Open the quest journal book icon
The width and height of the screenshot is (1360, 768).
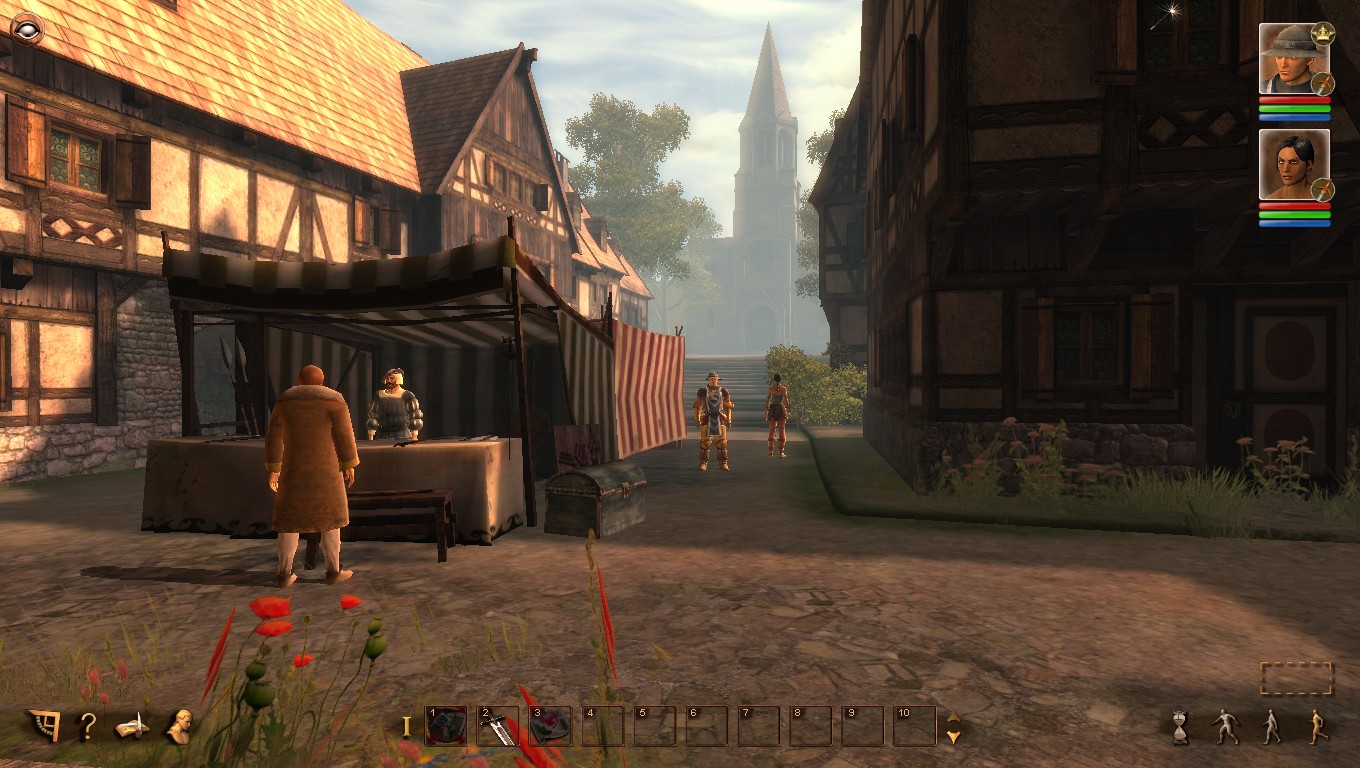[131, 726]
